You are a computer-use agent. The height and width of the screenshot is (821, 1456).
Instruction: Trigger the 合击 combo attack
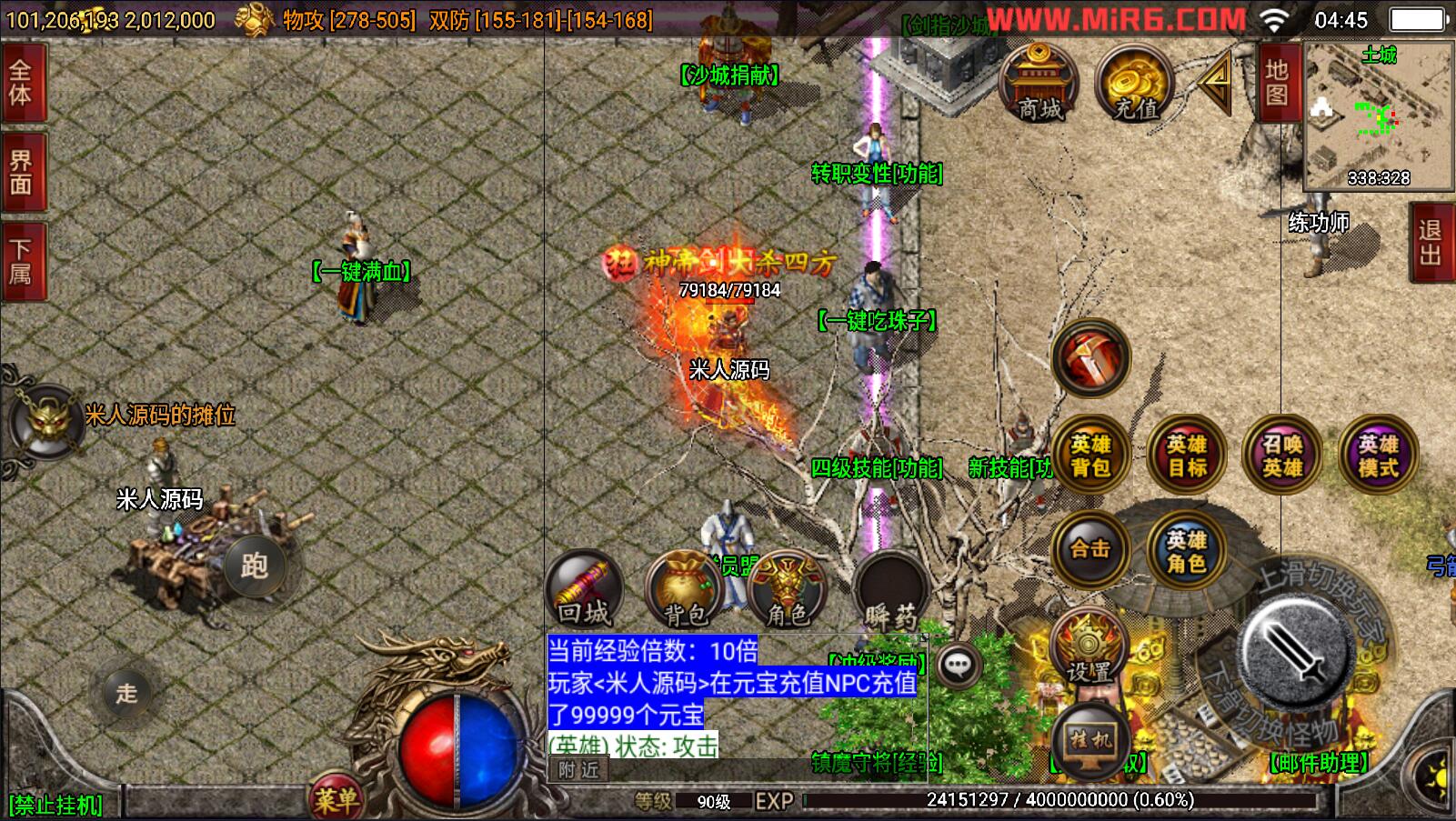[1090, 549]
